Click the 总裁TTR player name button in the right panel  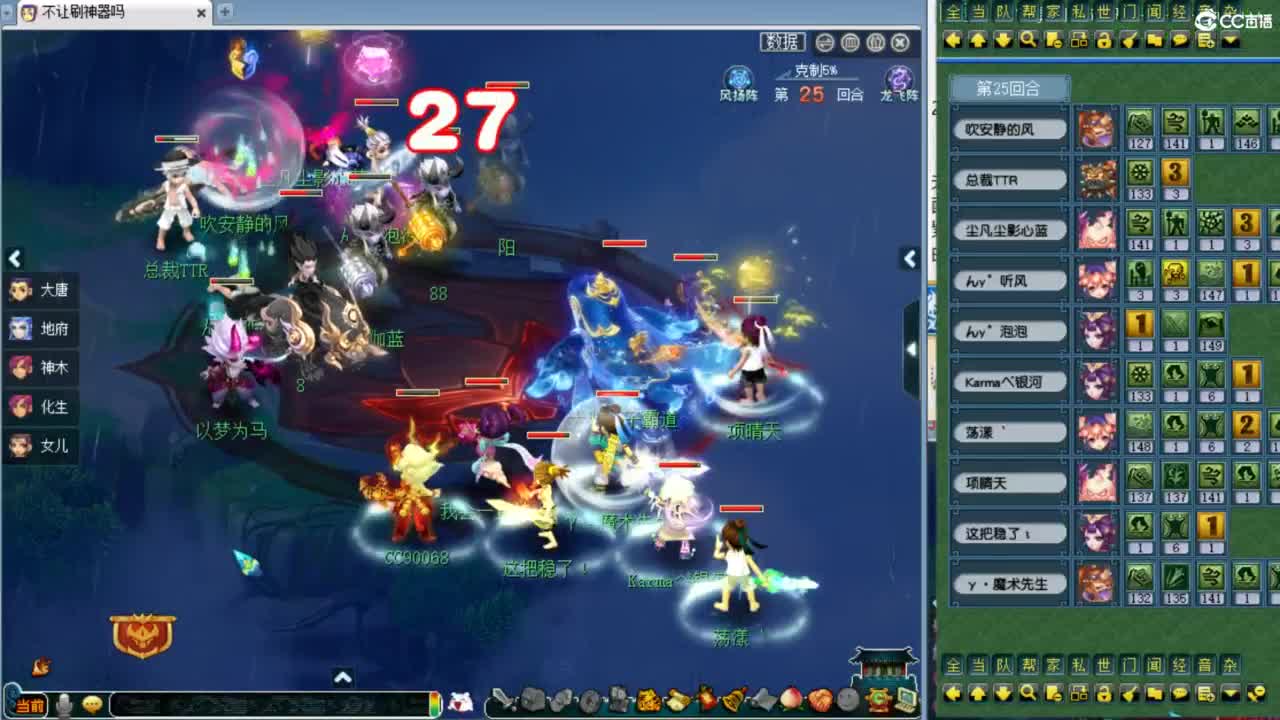1011,180
